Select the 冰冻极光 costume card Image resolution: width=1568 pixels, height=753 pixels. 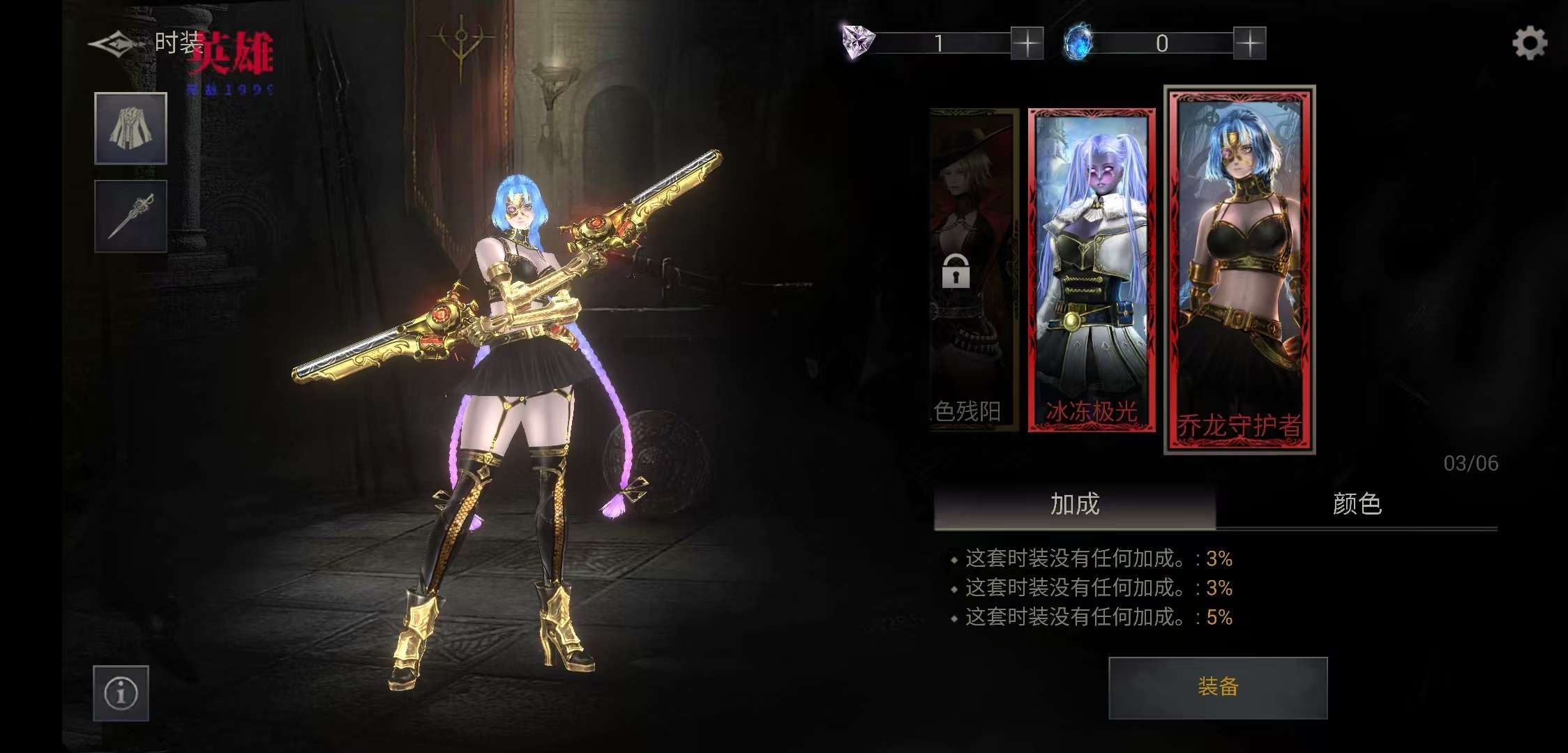(1092, 271)
